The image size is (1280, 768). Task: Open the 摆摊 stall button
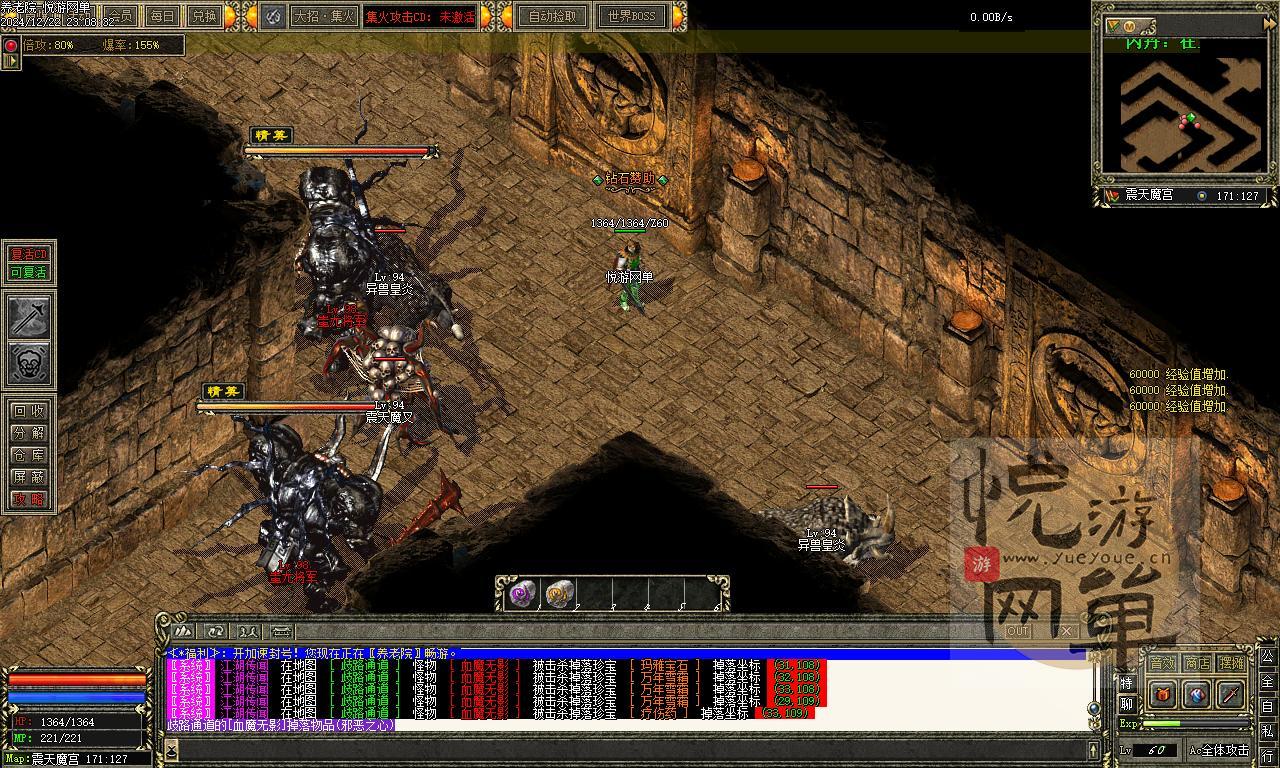click(1232, 662)
